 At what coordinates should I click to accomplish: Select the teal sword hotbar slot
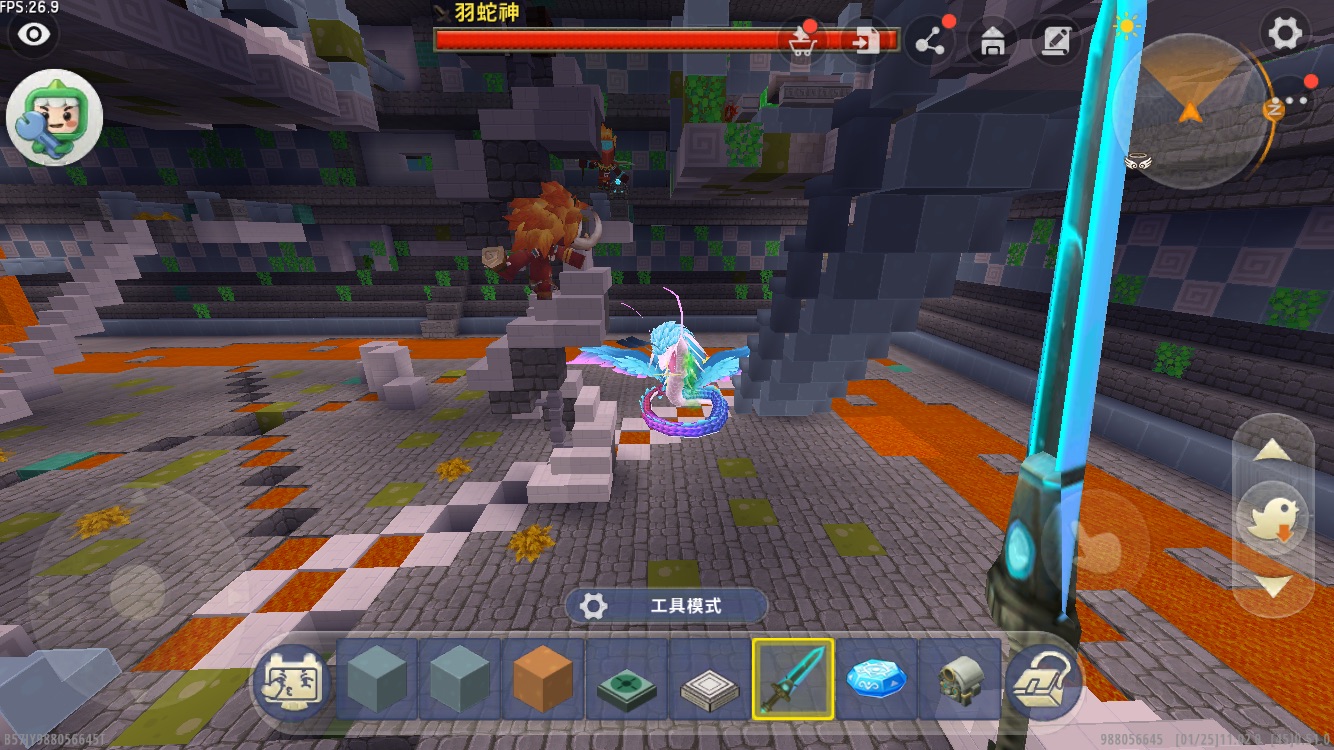pos(793,680)
